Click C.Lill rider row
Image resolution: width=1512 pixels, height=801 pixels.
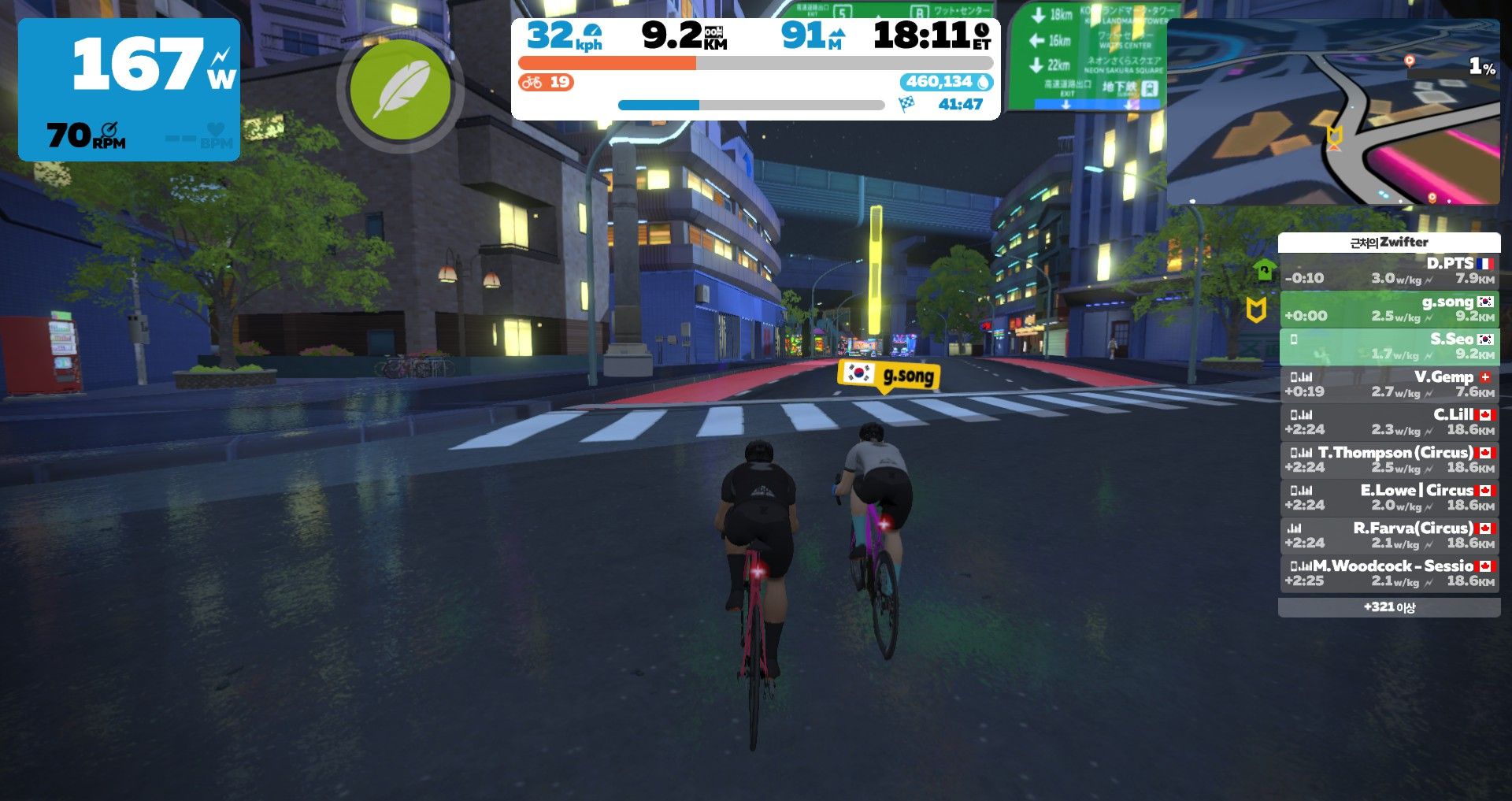point(1389,421)
